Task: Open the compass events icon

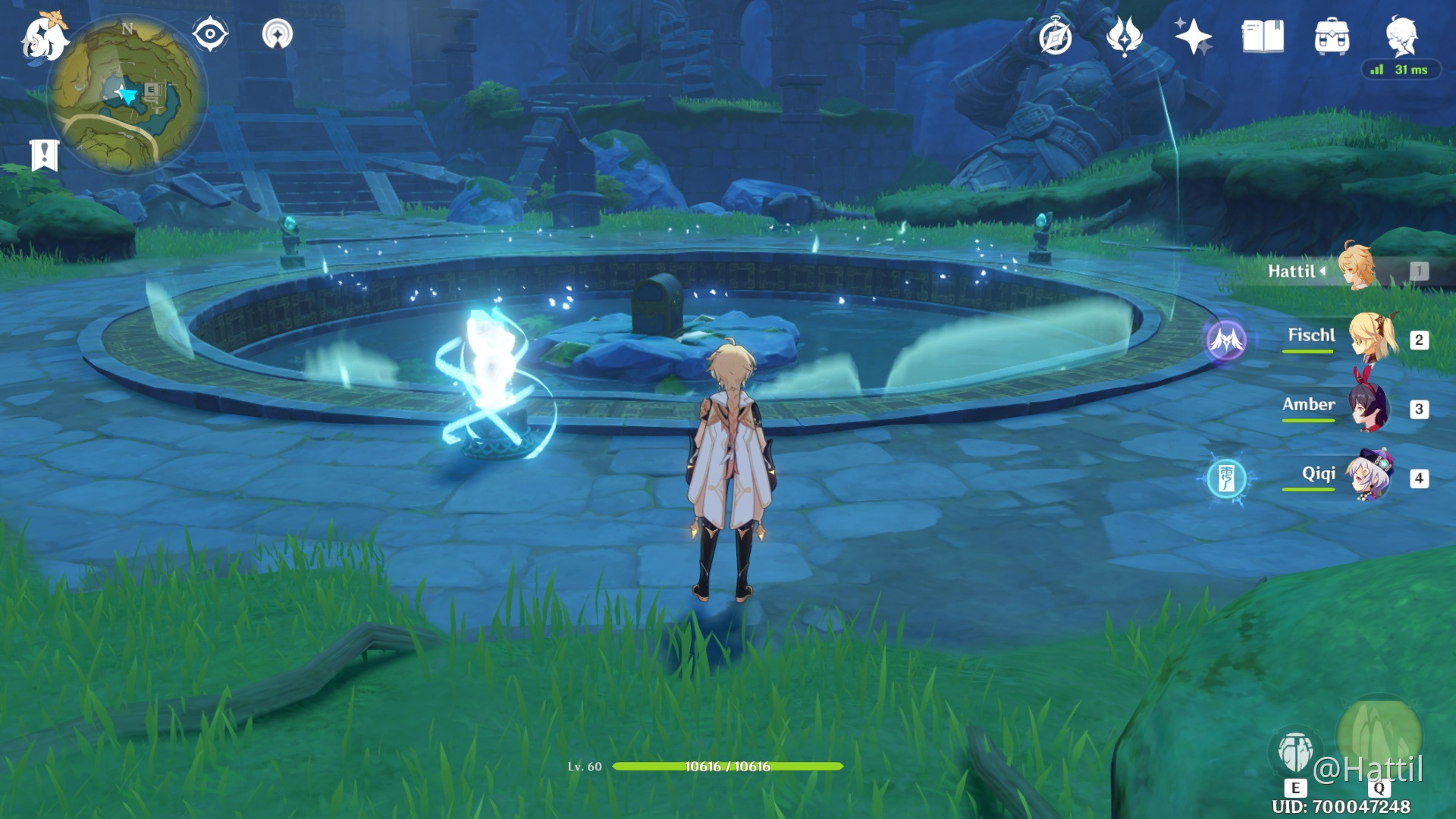Action: coord(1055,37)
